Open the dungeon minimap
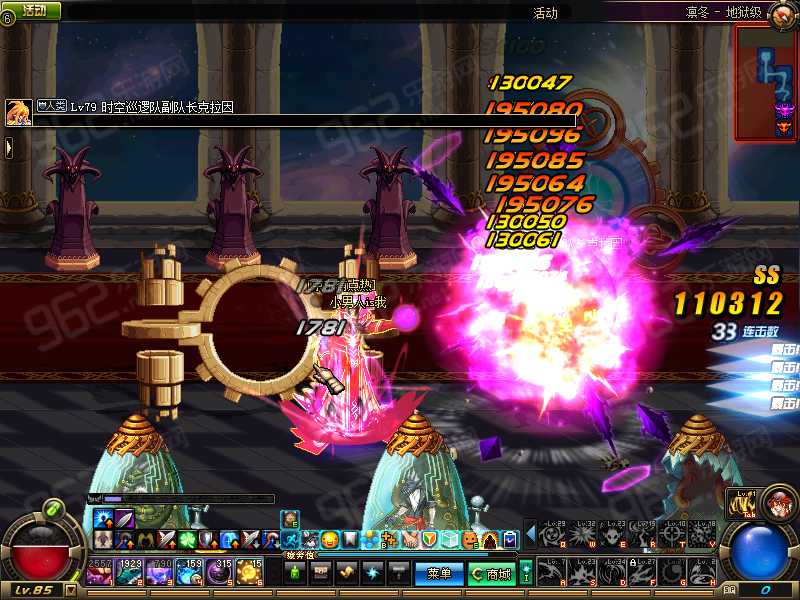Image resolution: width=800 pixels, height=600 pixels. coord(766,82)
